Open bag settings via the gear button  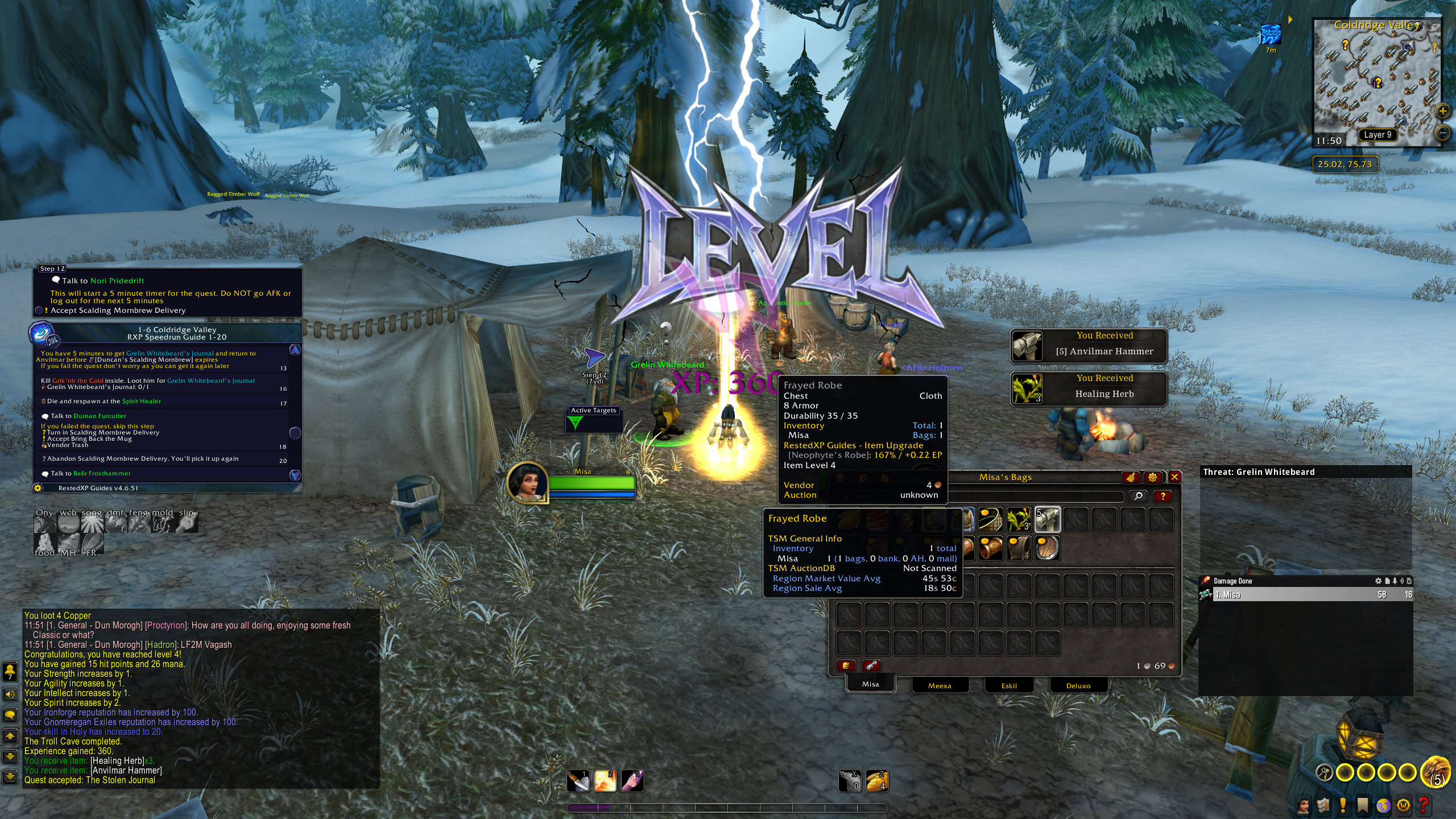1152,477
